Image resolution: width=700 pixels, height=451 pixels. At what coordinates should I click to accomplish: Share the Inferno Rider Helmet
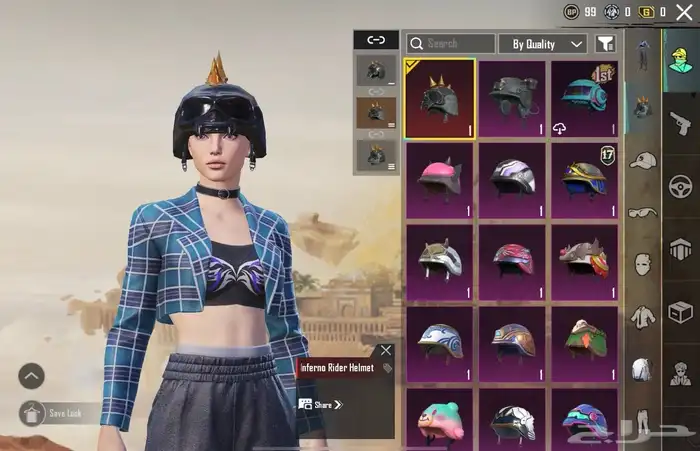[321, 405]
